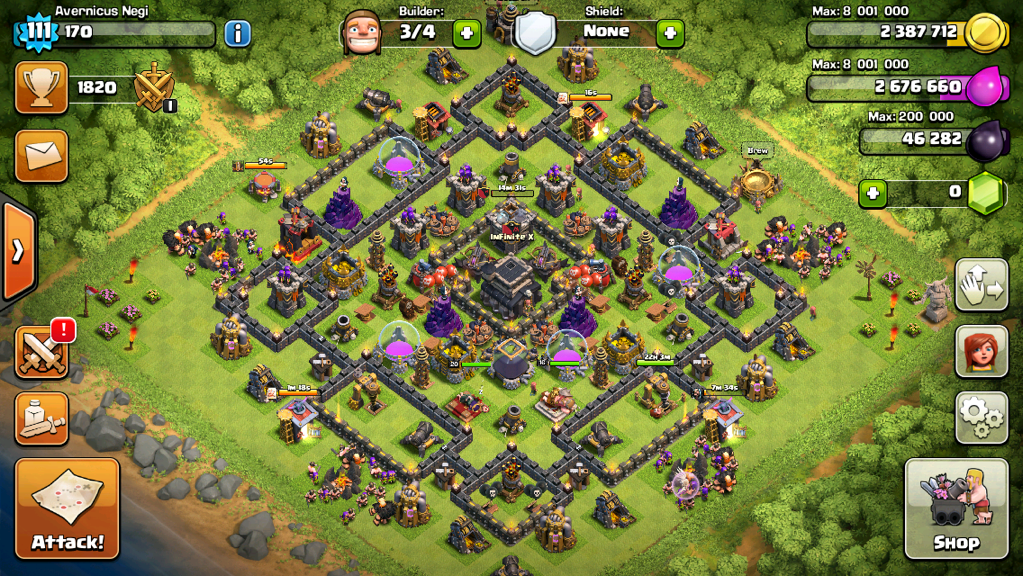Tap the pink elixir drop icon
Screen dimensions: 1023x576
[x=986, y=88]
